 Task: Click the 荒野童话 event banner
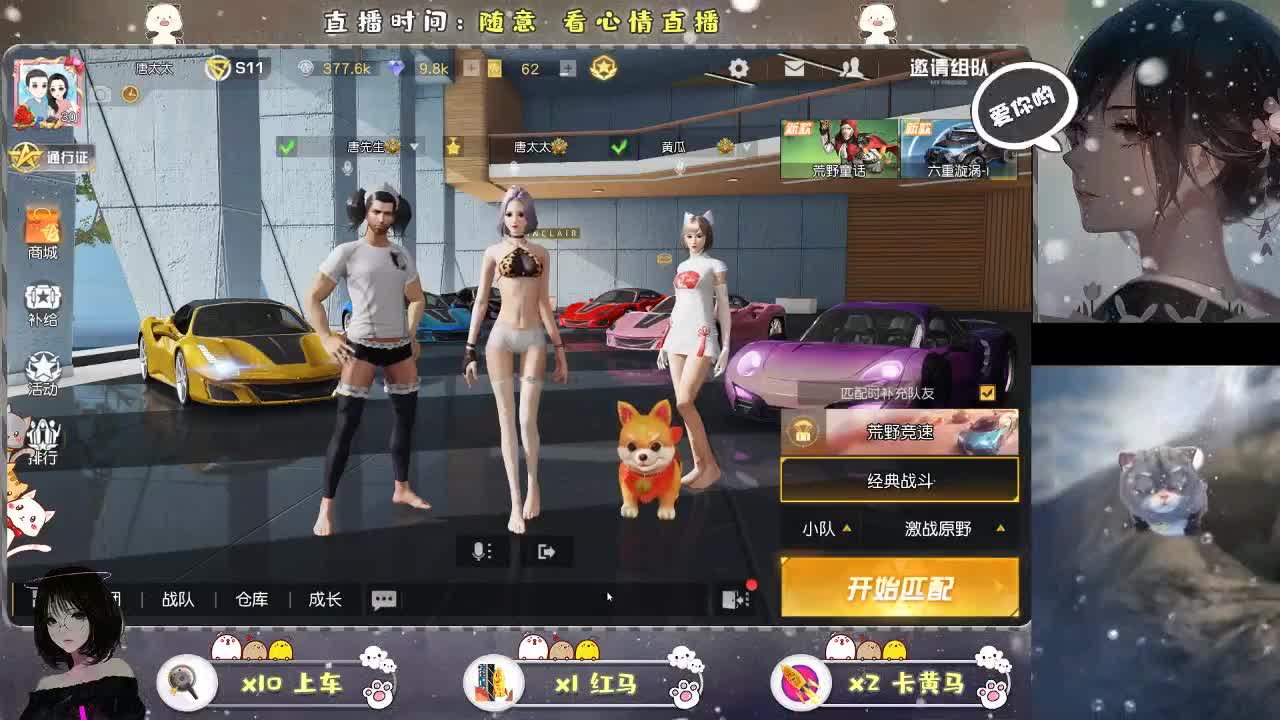(x=838, y=148)
